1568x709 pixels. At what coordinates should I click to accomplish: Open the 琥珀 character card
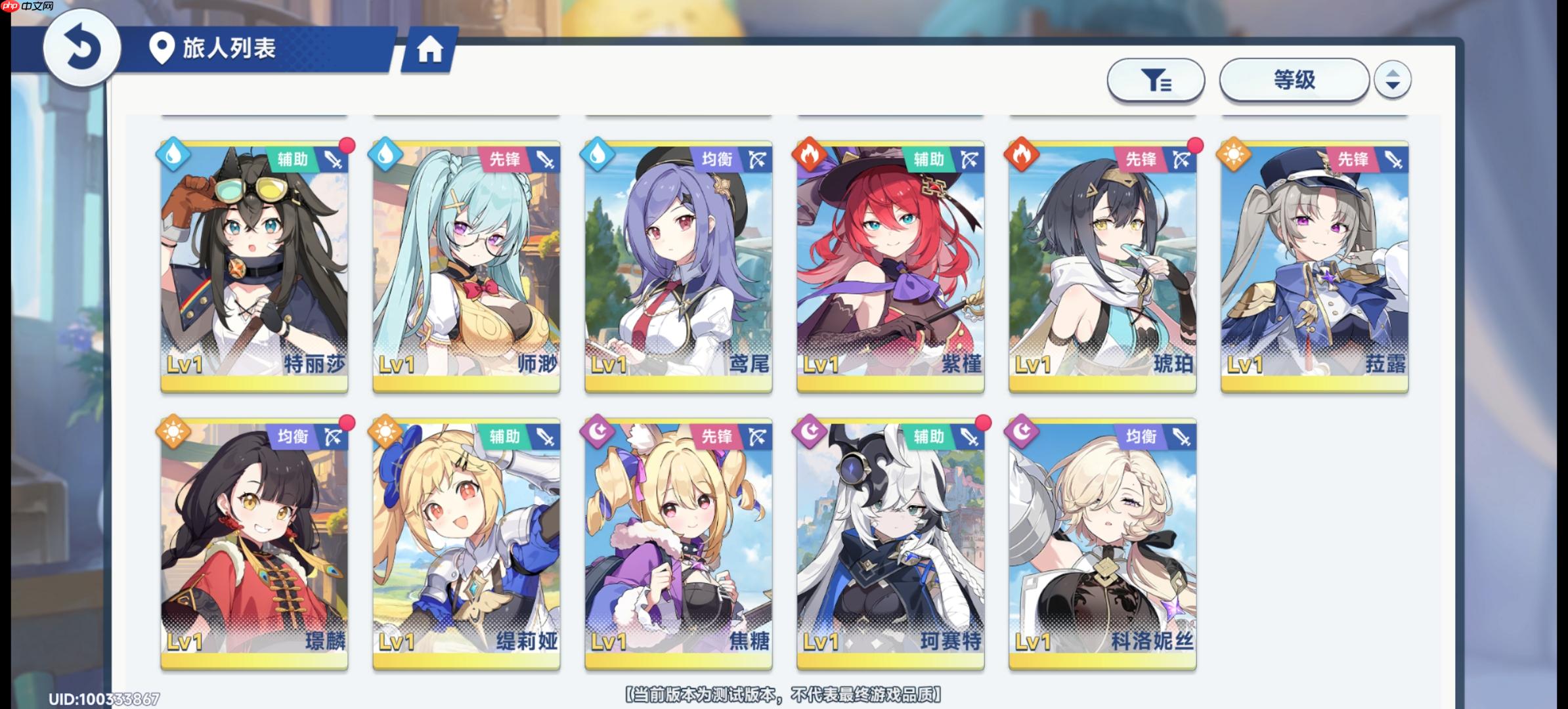coord(1102,266)
